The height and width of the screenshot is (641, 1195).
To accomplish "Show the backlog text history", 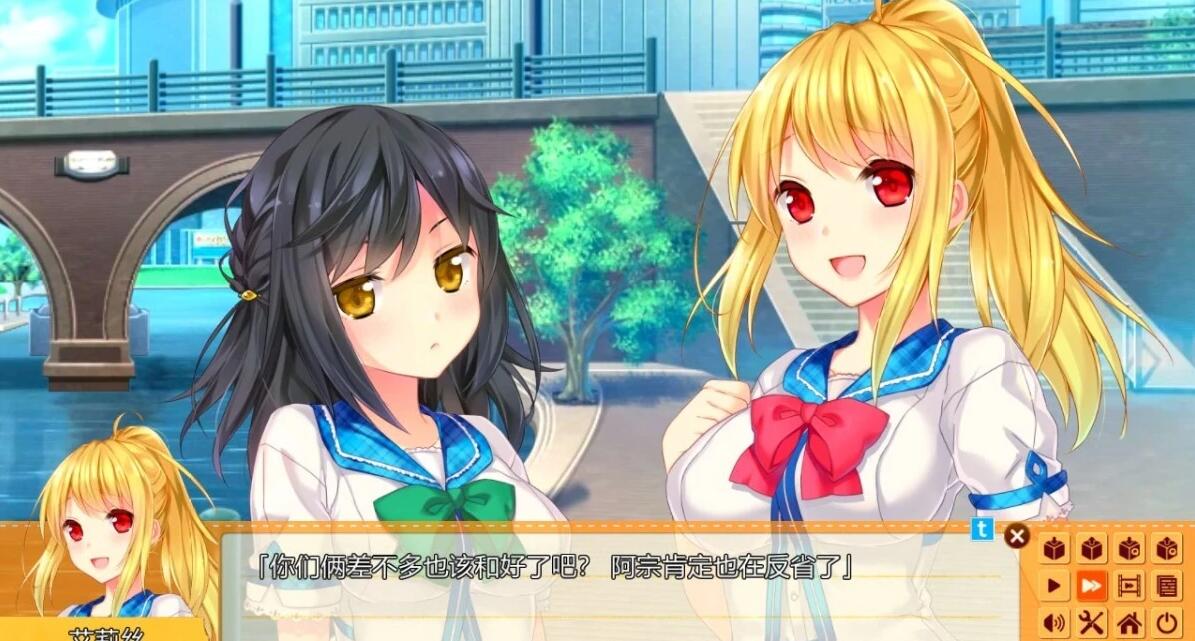I will (x=1166, y=585).
